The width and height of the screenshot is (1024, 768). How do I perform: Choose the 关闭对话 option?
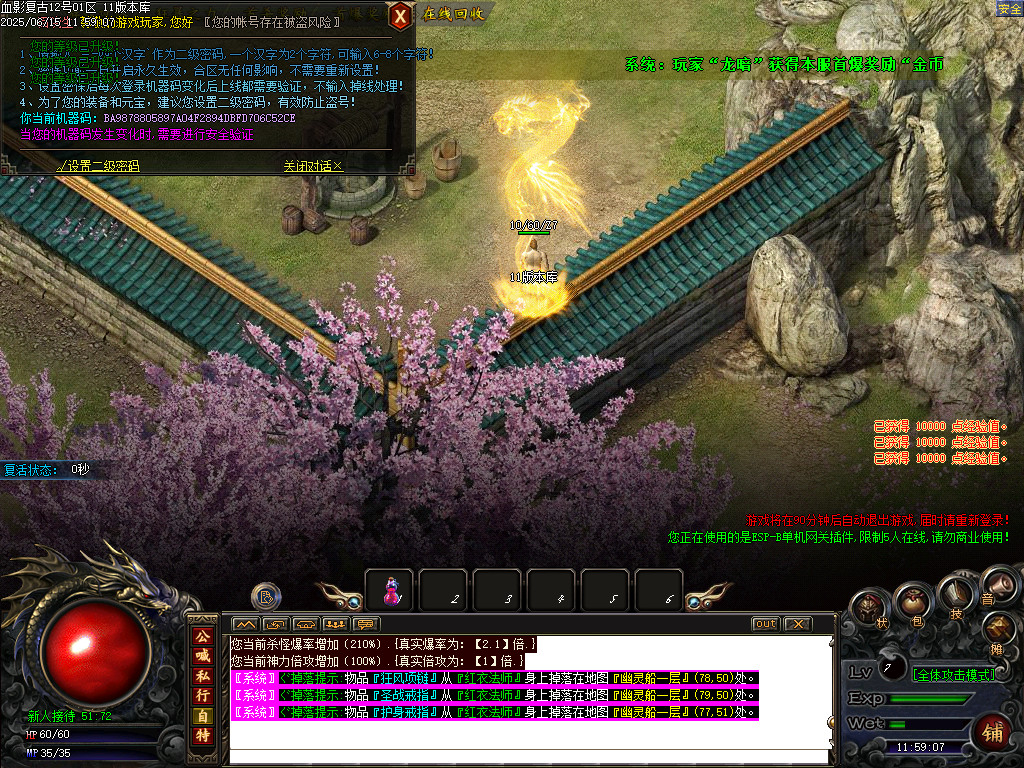312,166
